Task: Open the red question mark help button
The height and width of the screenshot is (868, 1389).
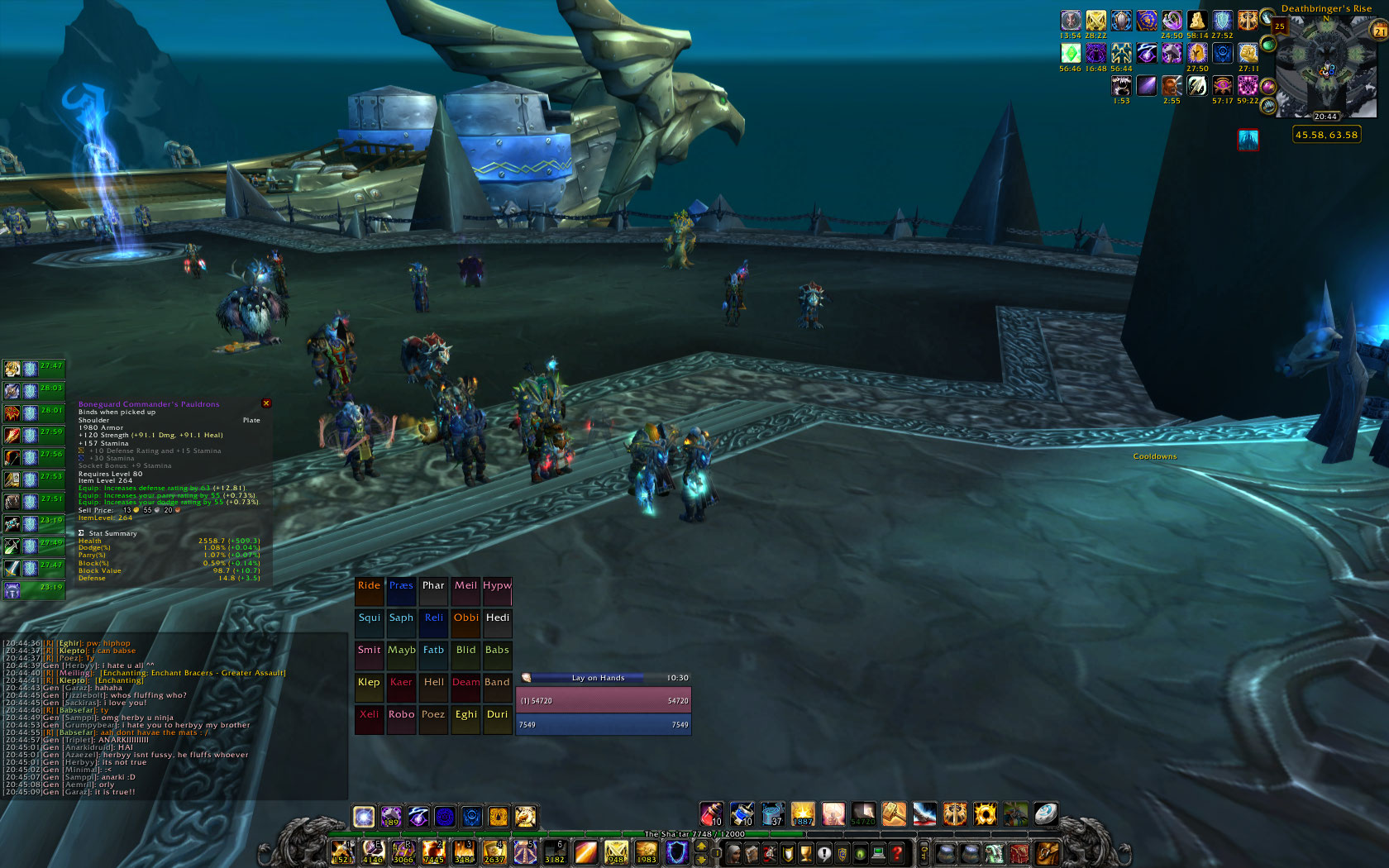Action: pos(897,852)
